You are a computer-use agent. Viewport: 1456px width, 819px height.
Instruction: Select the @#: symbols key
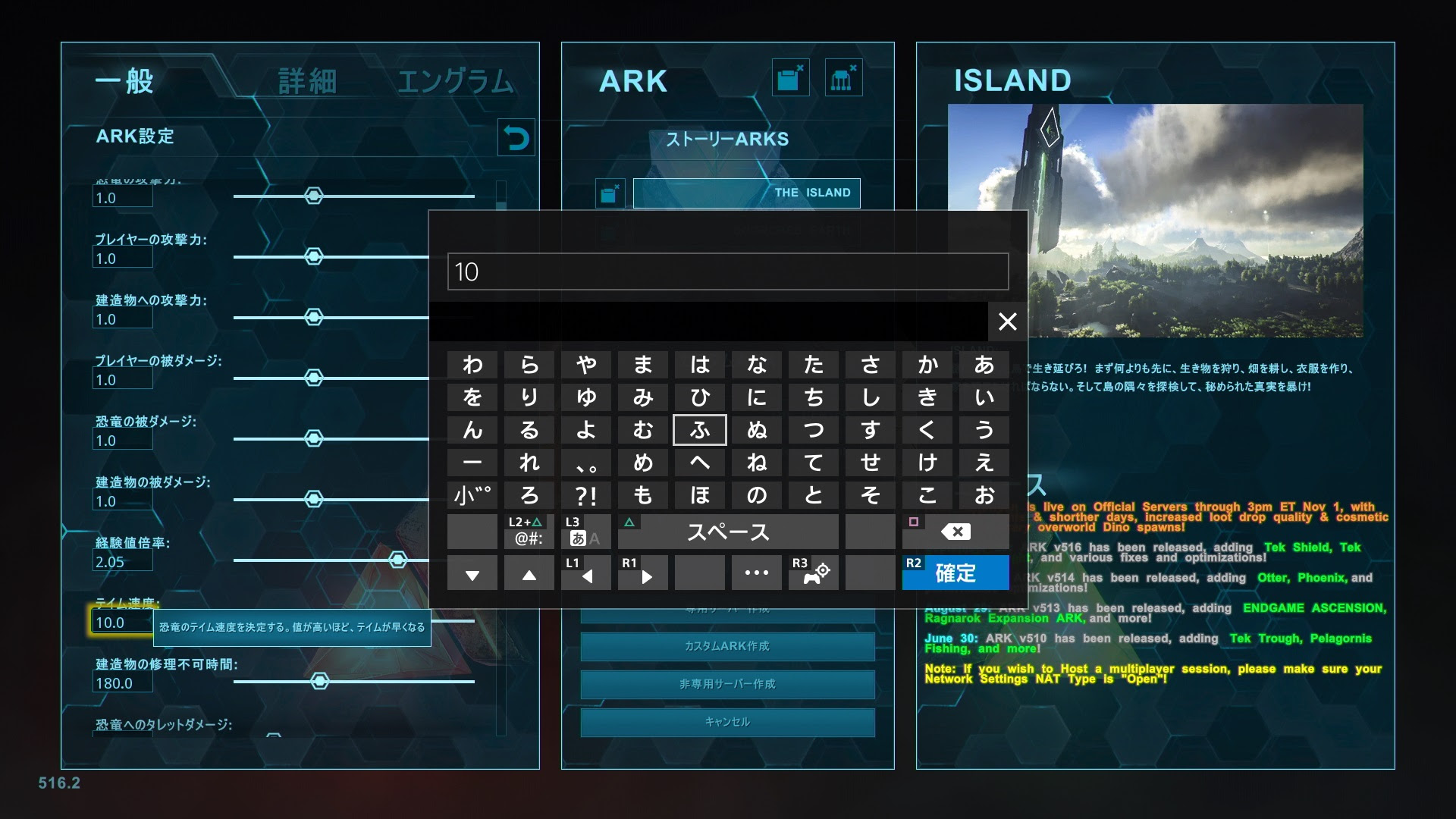click(x=529, y=532)
